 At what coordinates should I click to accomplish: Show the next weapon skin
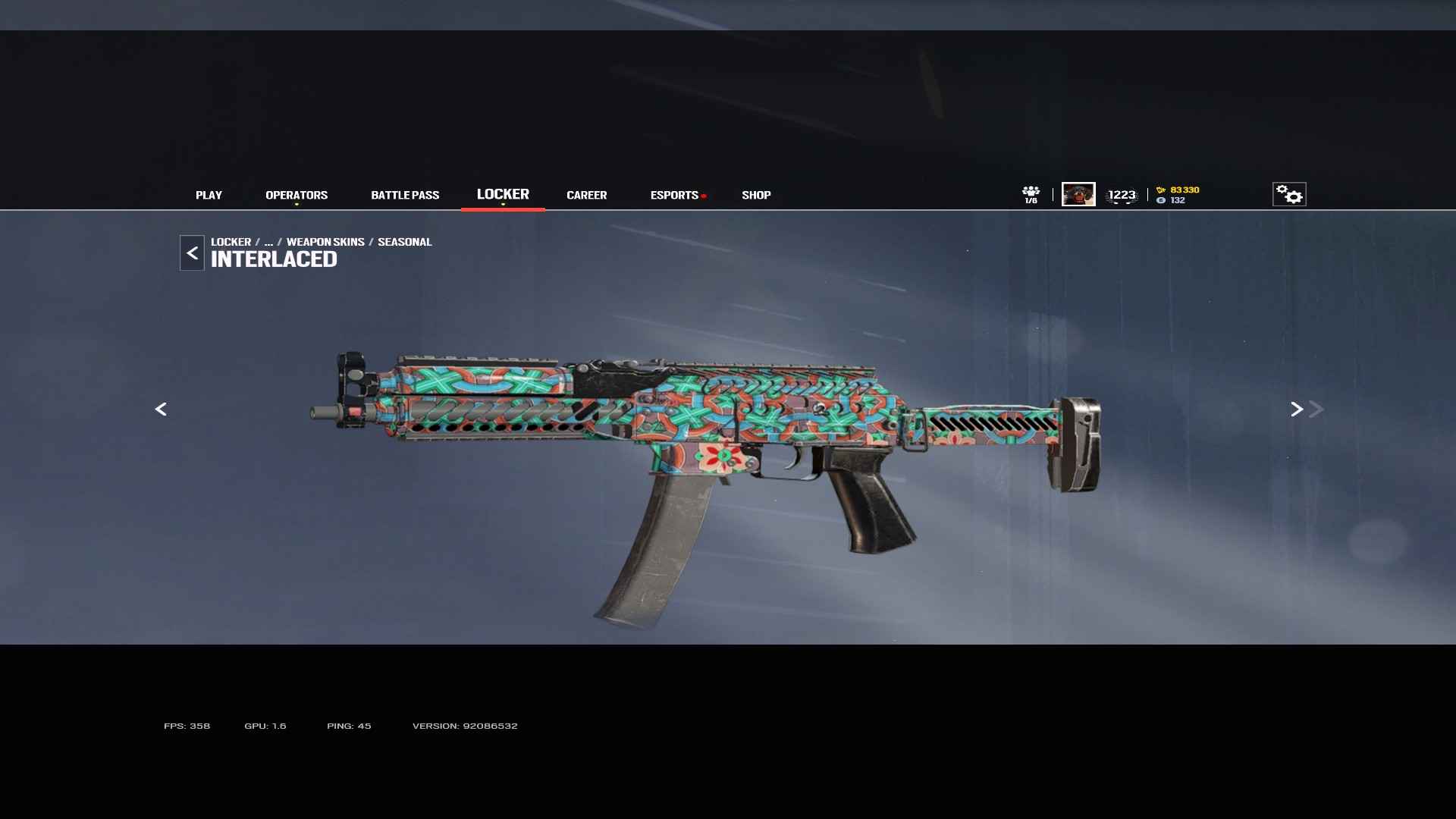(1297, 409)
